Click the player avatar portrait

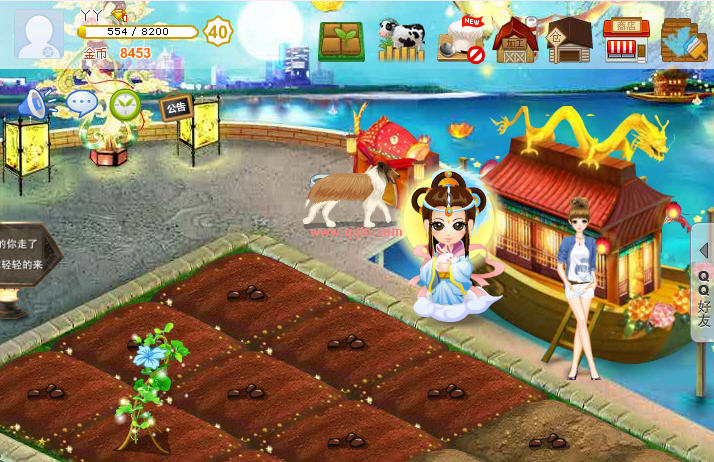pyautogui.click(x=38, y=35)
